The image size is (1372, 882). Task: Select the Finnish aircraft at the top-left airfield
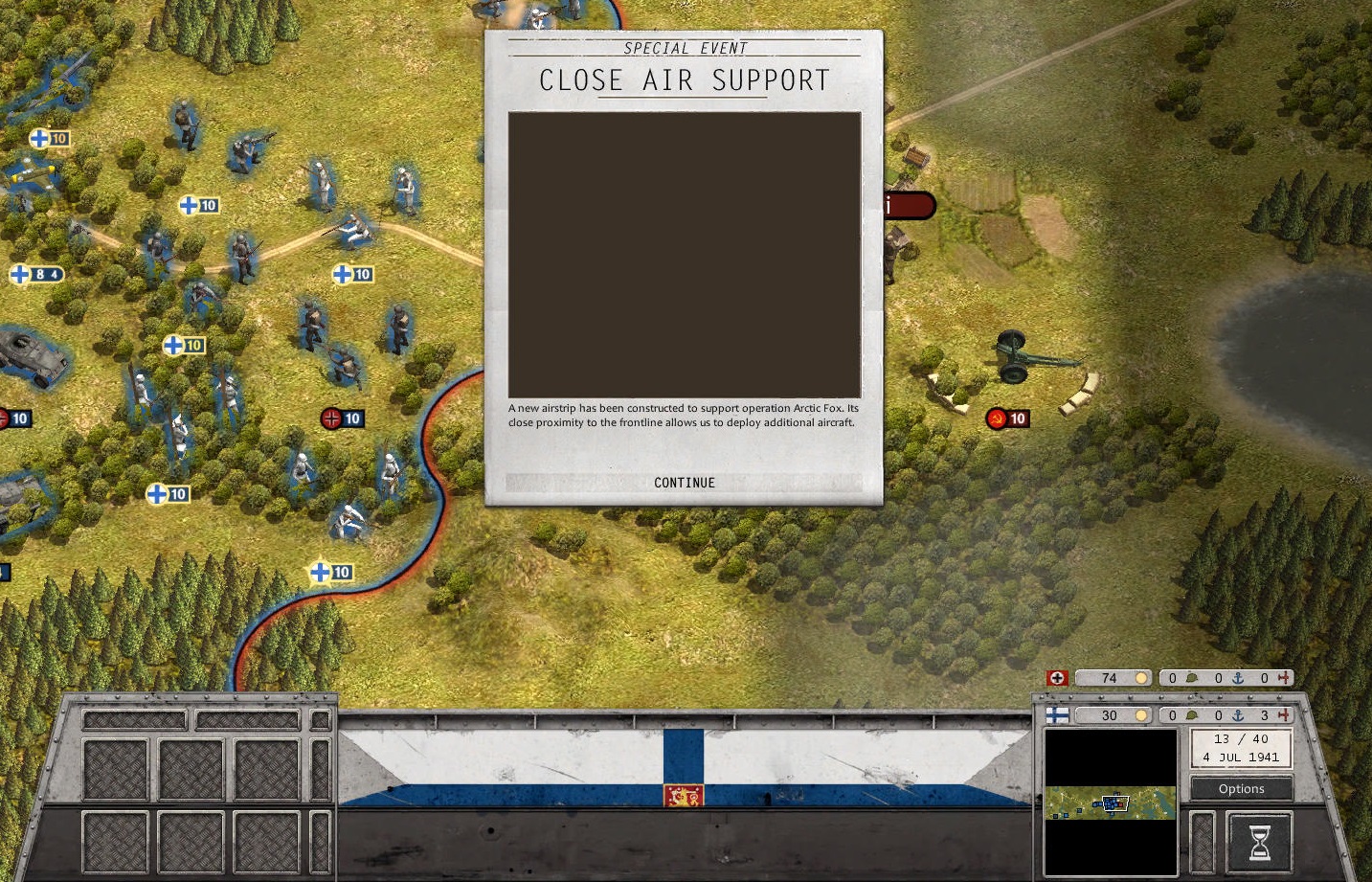pos(34,175)
